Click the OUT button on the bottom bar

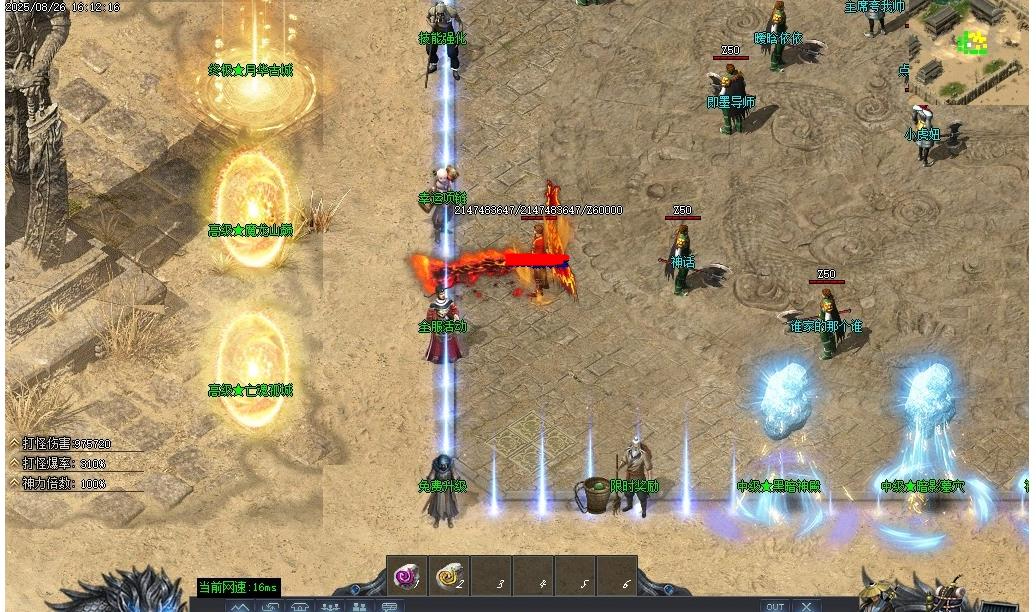[x=775, y=606]
